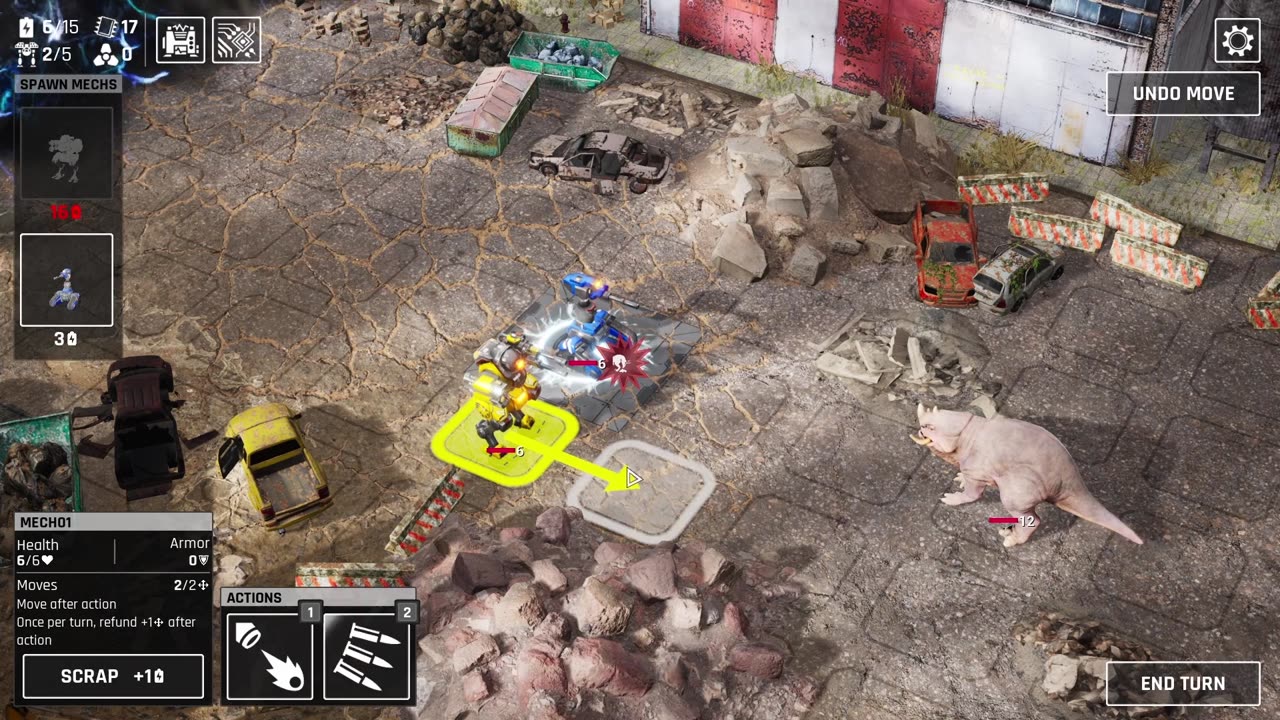
Task: Scrap MECH01 for +1 energy
Action: click(x=113, y=676)
